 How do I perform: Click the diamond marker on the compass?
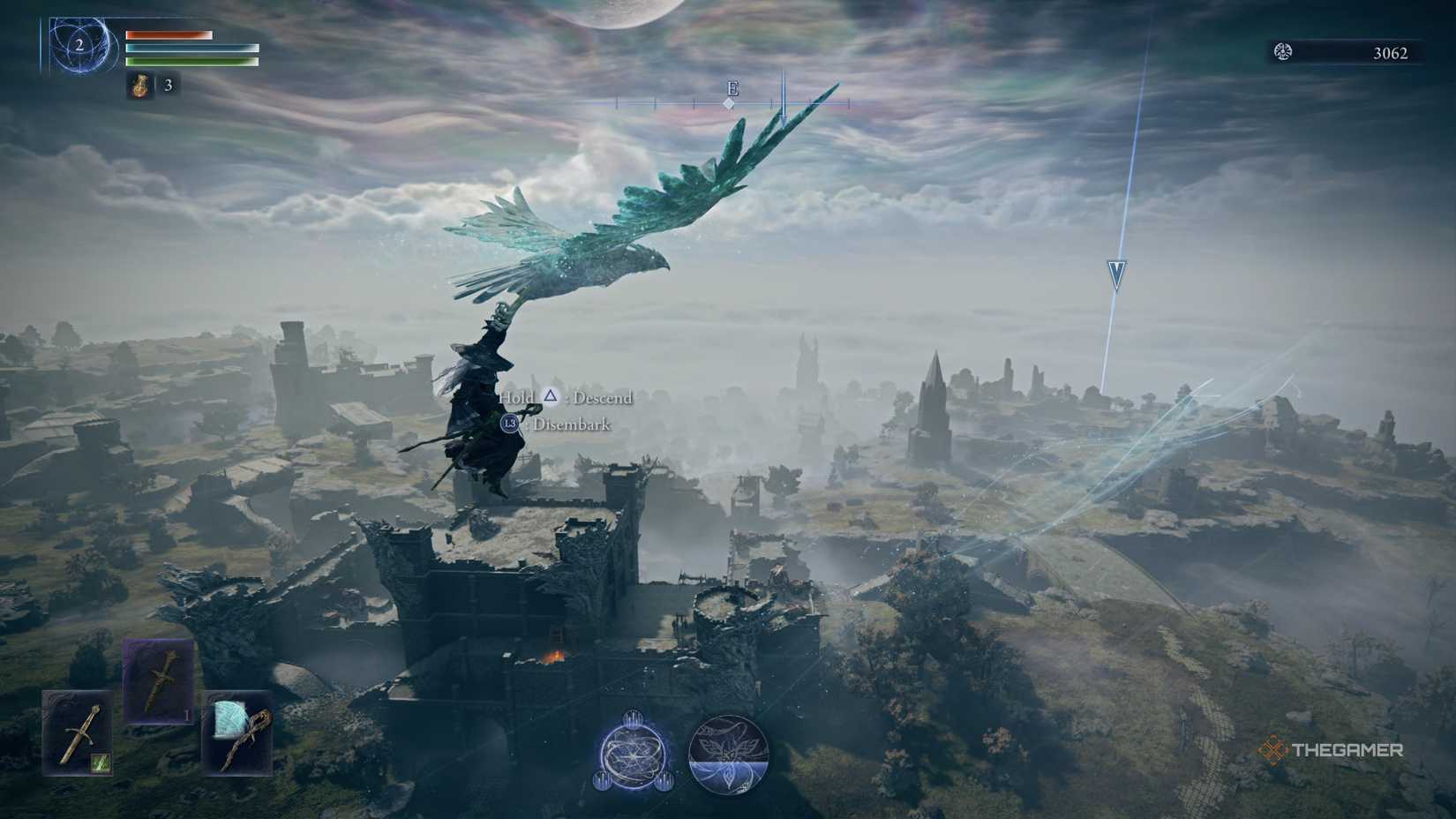(729, 103)
